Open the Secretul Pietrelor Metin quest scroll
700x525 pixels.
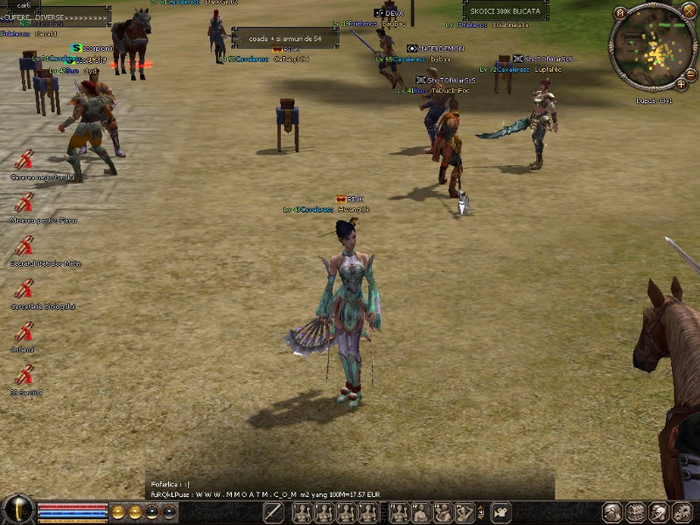click(x=24, y=246)
